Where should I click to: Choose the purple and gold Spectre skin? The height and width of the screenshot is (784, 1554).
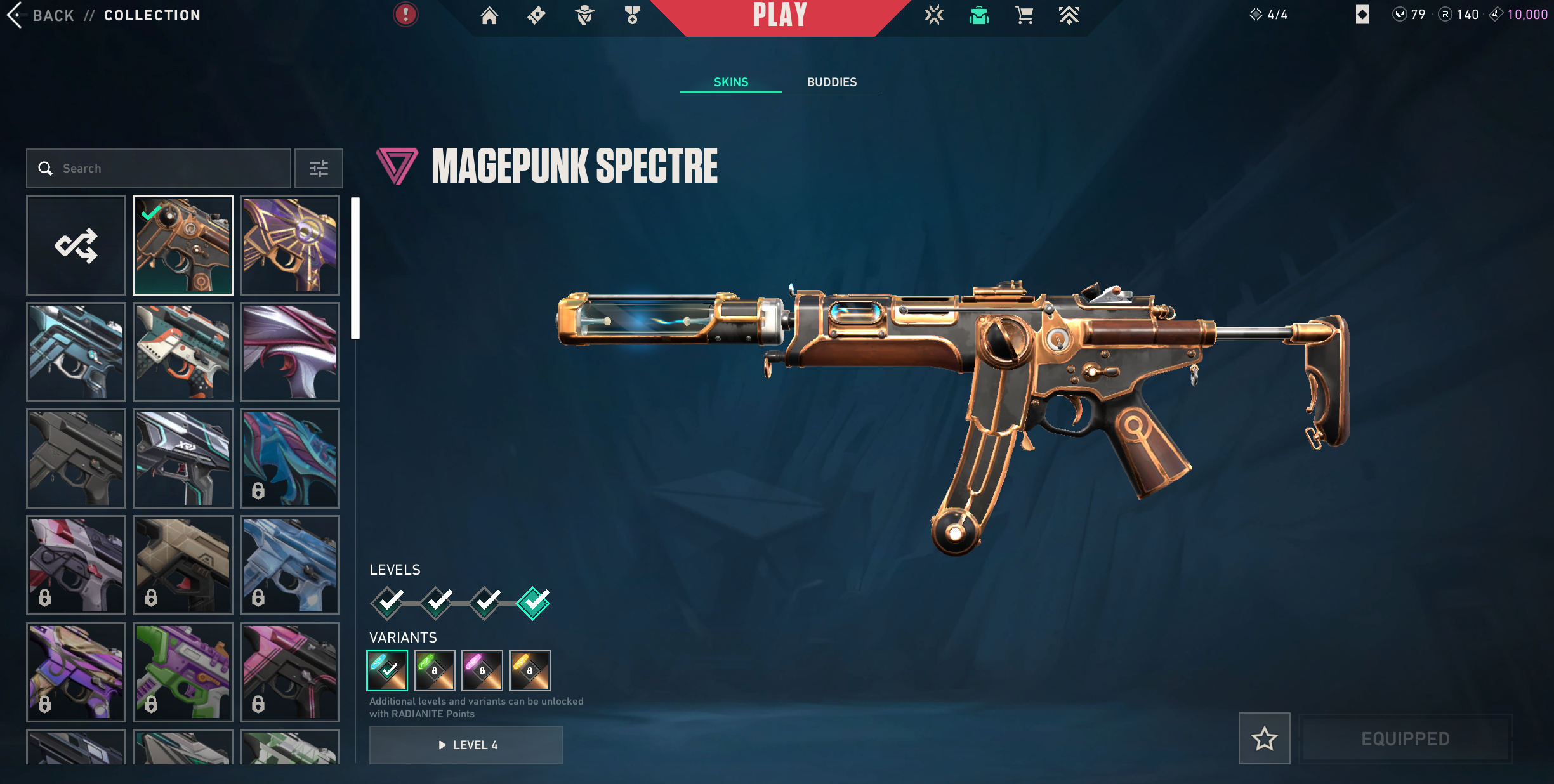point(290,245)
